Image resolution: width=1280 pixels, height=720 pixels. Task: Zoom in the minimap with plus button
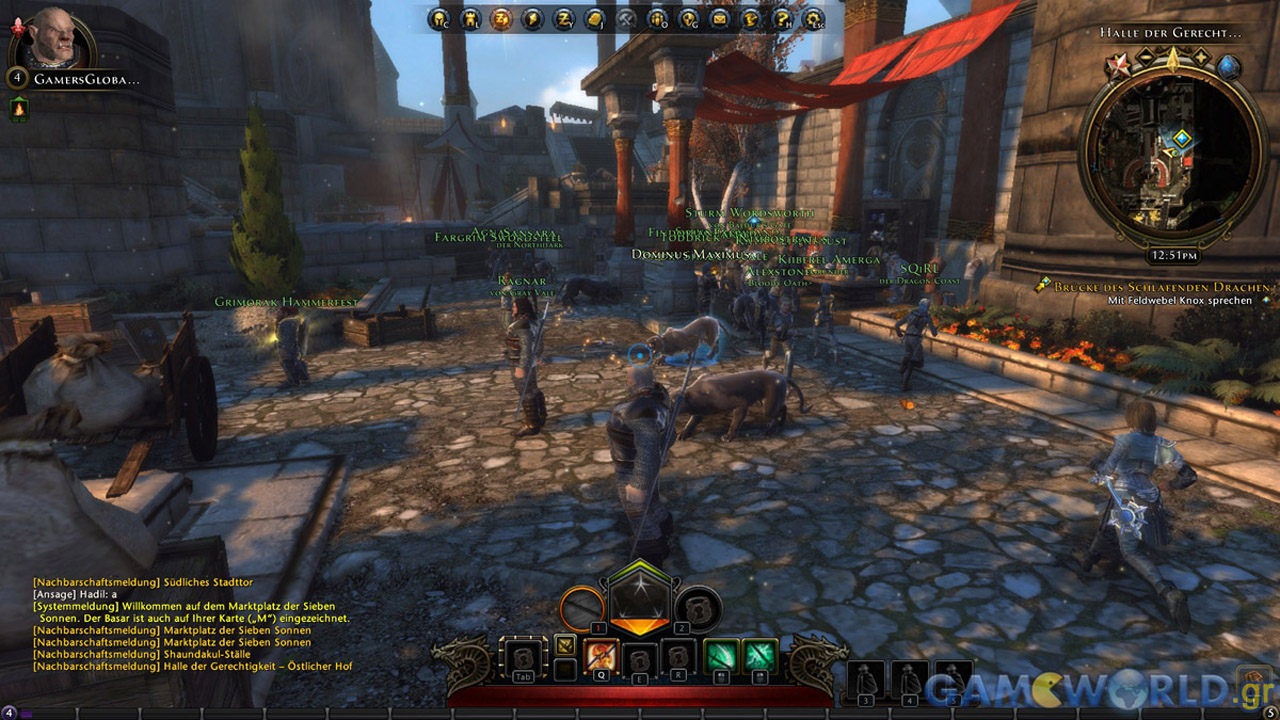click(x=1200, y=59)
